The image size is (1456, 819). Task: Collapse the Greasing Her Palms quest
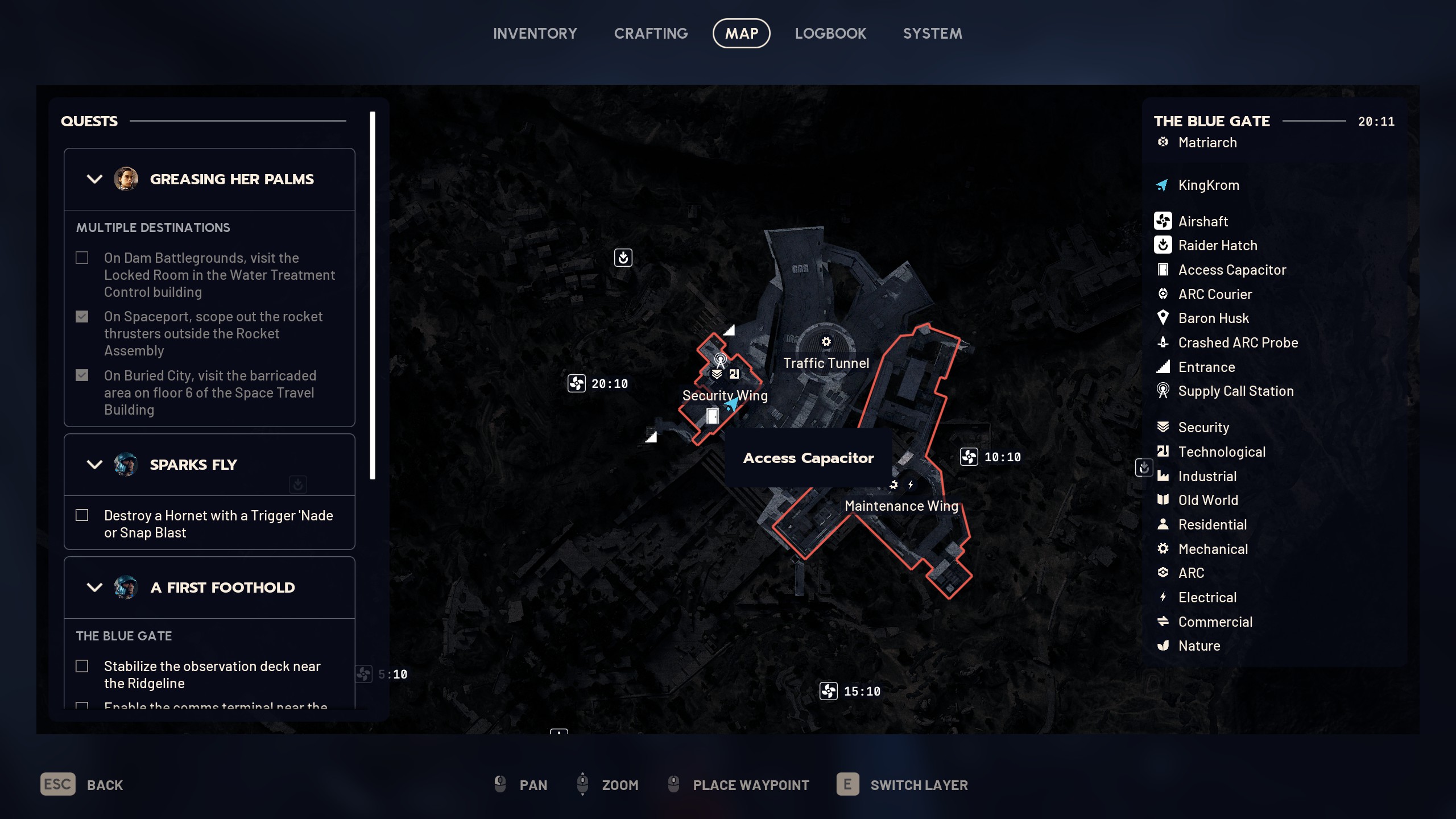tap(94, 179)
